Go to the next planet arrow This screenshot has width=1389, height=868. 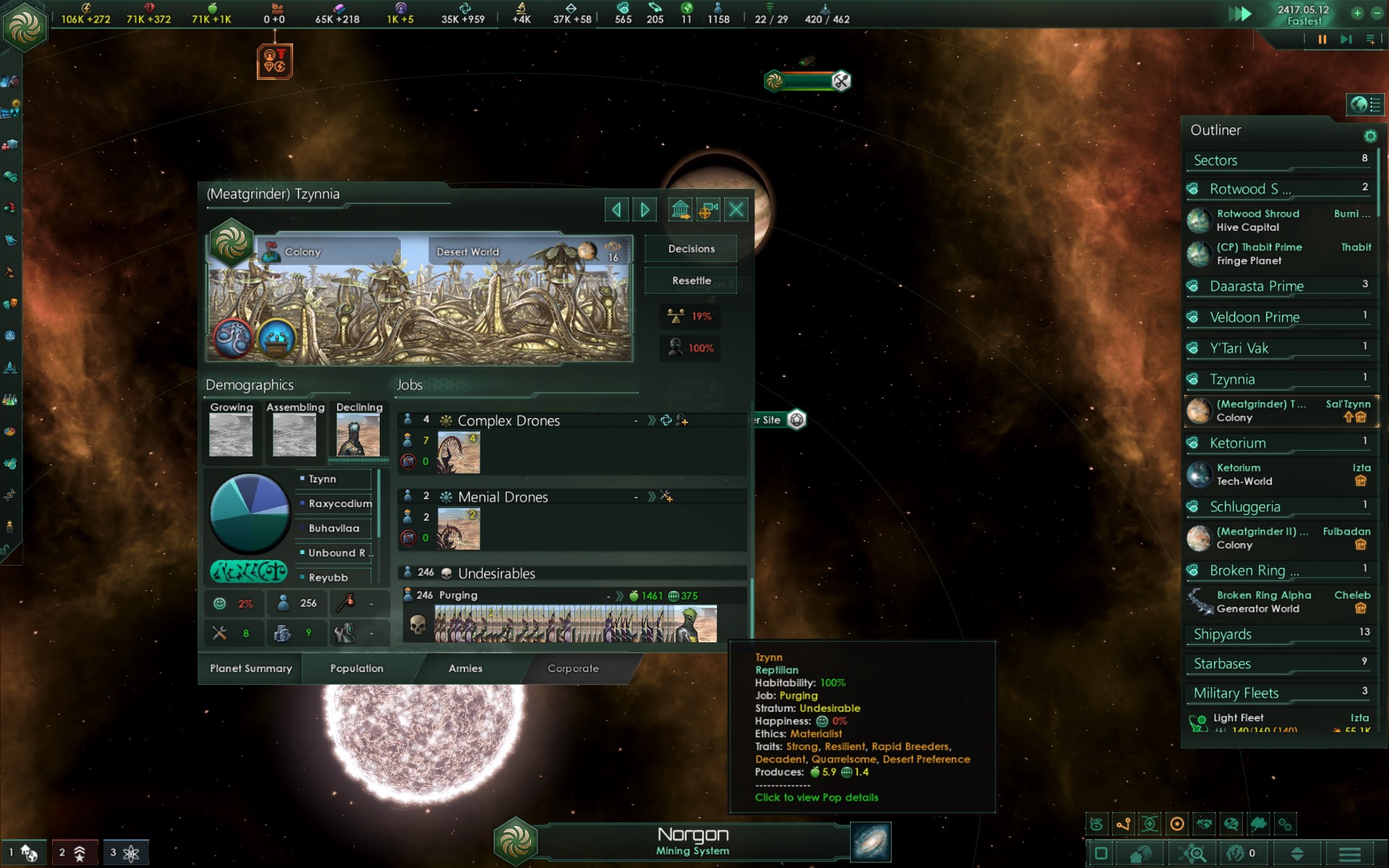644,210
